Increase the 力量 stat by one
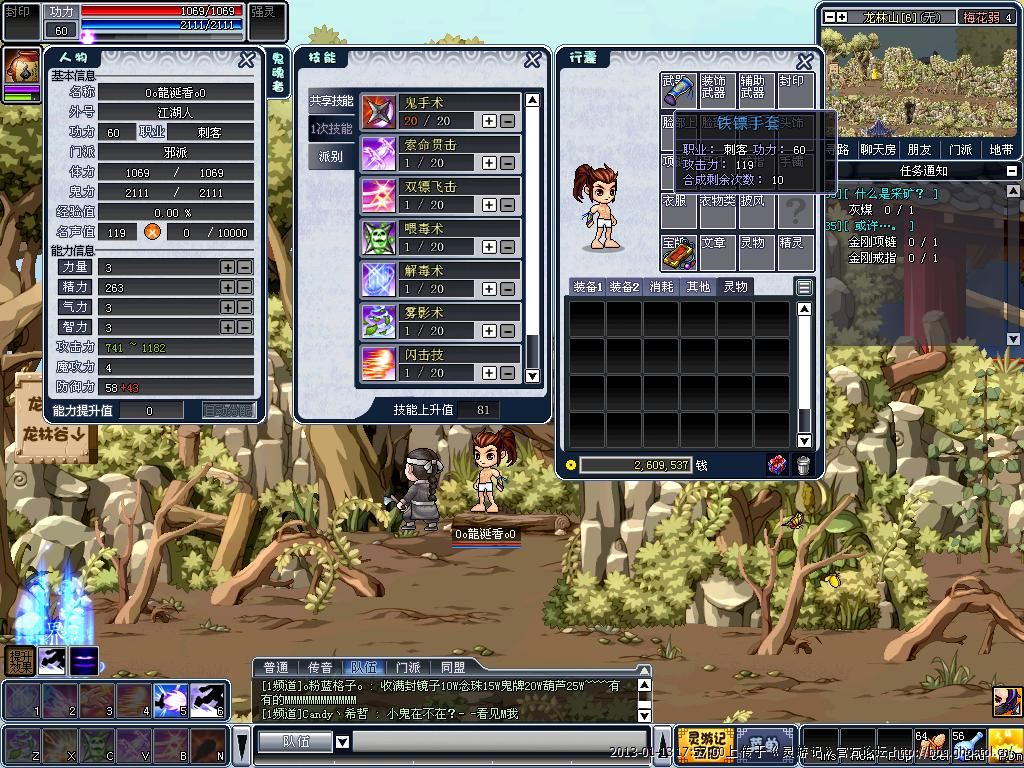This screenshot has height=768, width=1024. [228, 267]
